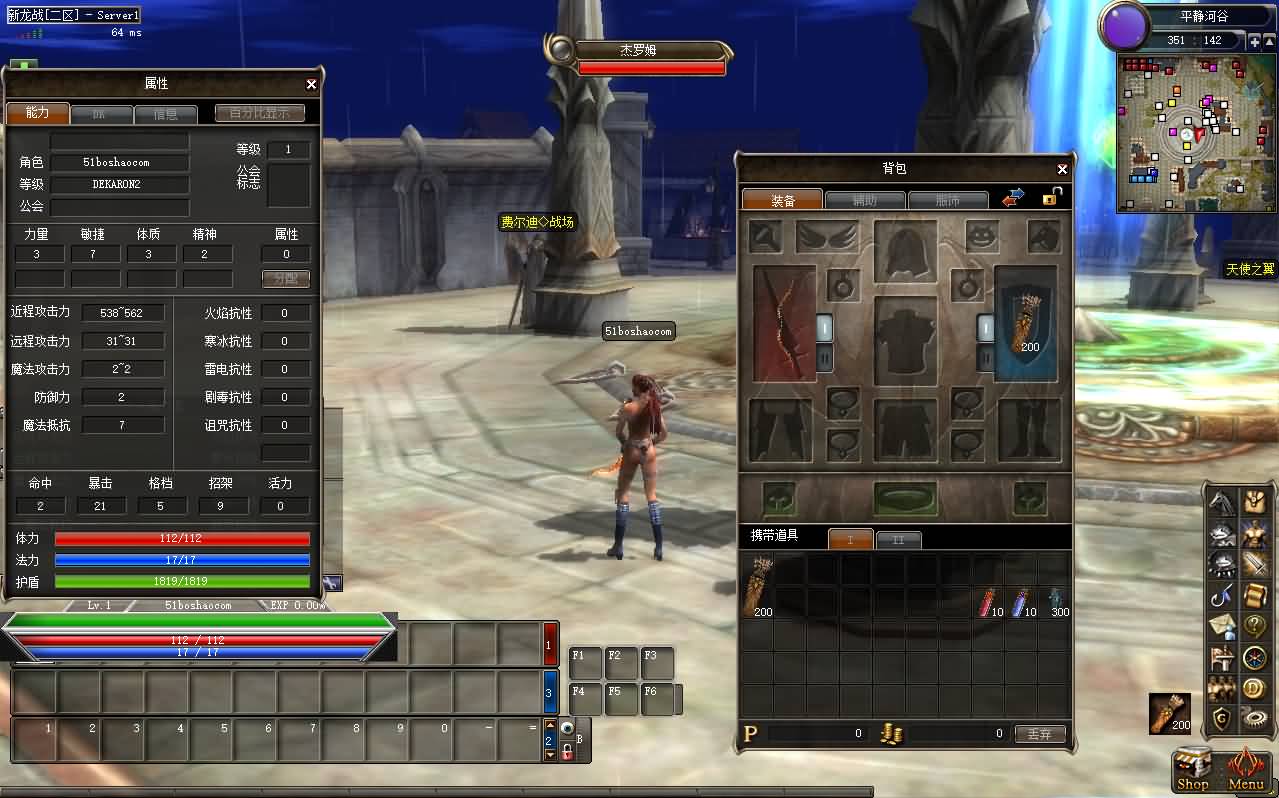Switch carried items to bag II

click(898, 540)
